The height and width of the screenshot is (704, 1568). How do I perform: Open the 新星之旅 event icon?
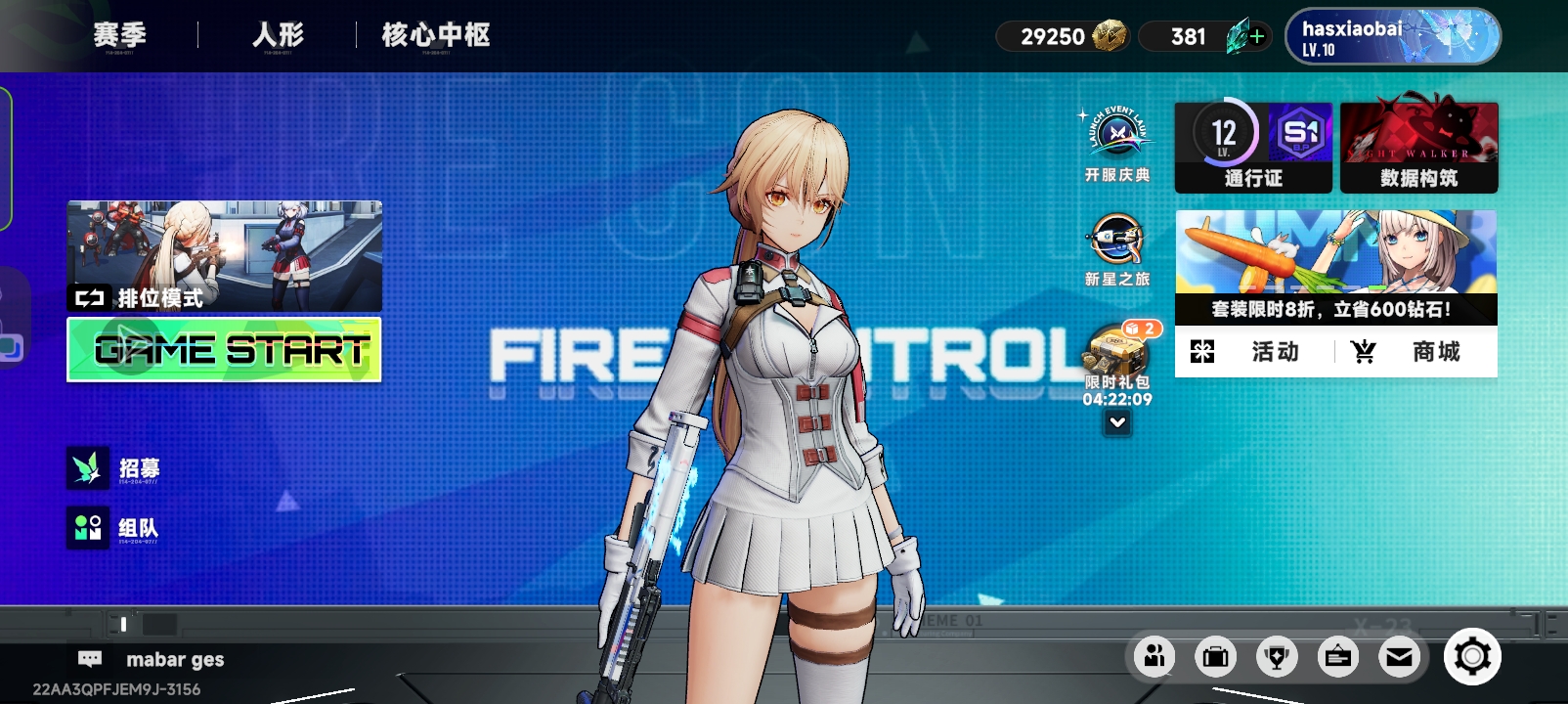point(1117,250)
